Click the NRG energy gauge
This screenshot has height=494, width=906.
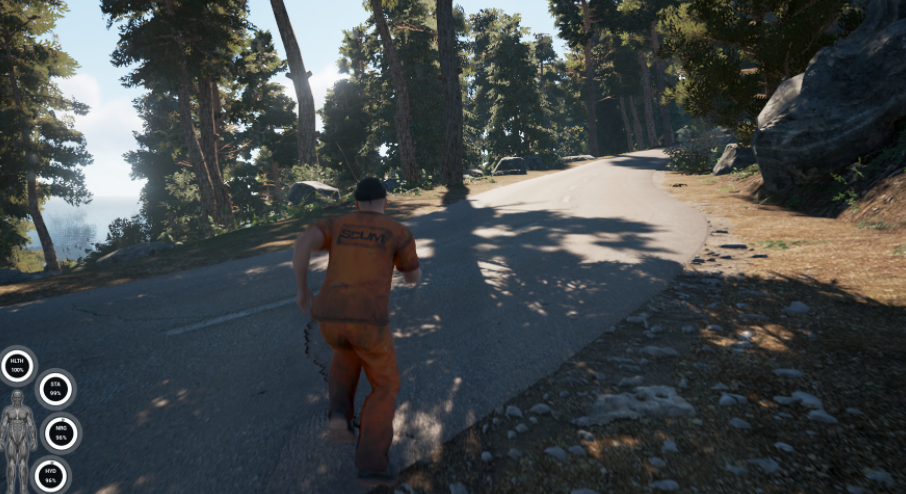pos(61,433)
